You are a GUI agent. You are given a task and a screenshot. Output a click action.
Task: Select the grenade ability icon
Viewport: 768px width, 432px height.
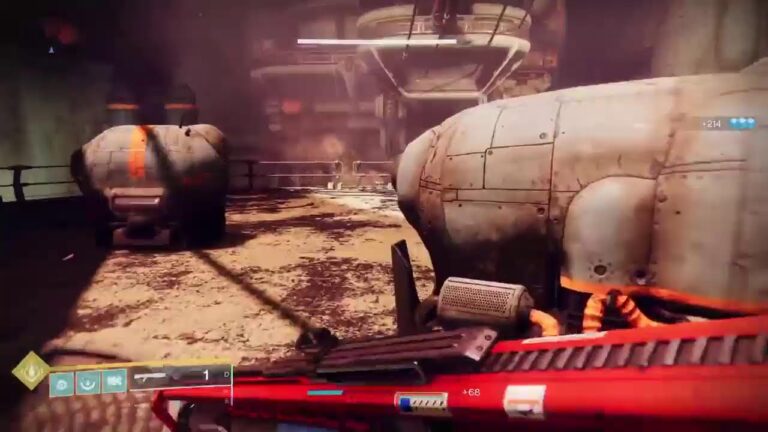pyautogui.click(x=62, y=381)
